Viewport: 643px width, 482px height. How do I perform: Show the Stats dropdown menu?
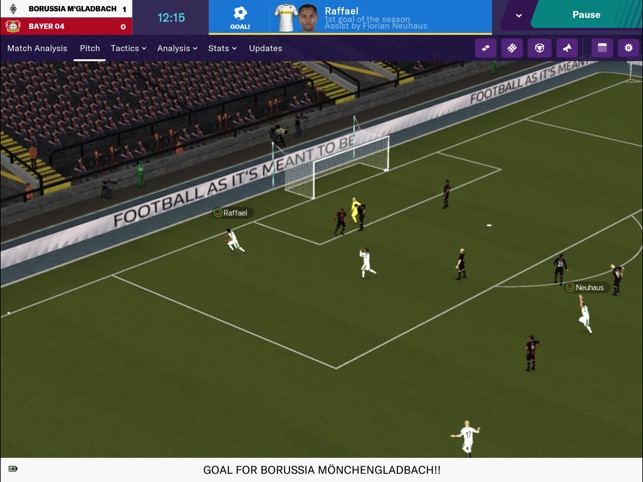[x=222, y=48]
